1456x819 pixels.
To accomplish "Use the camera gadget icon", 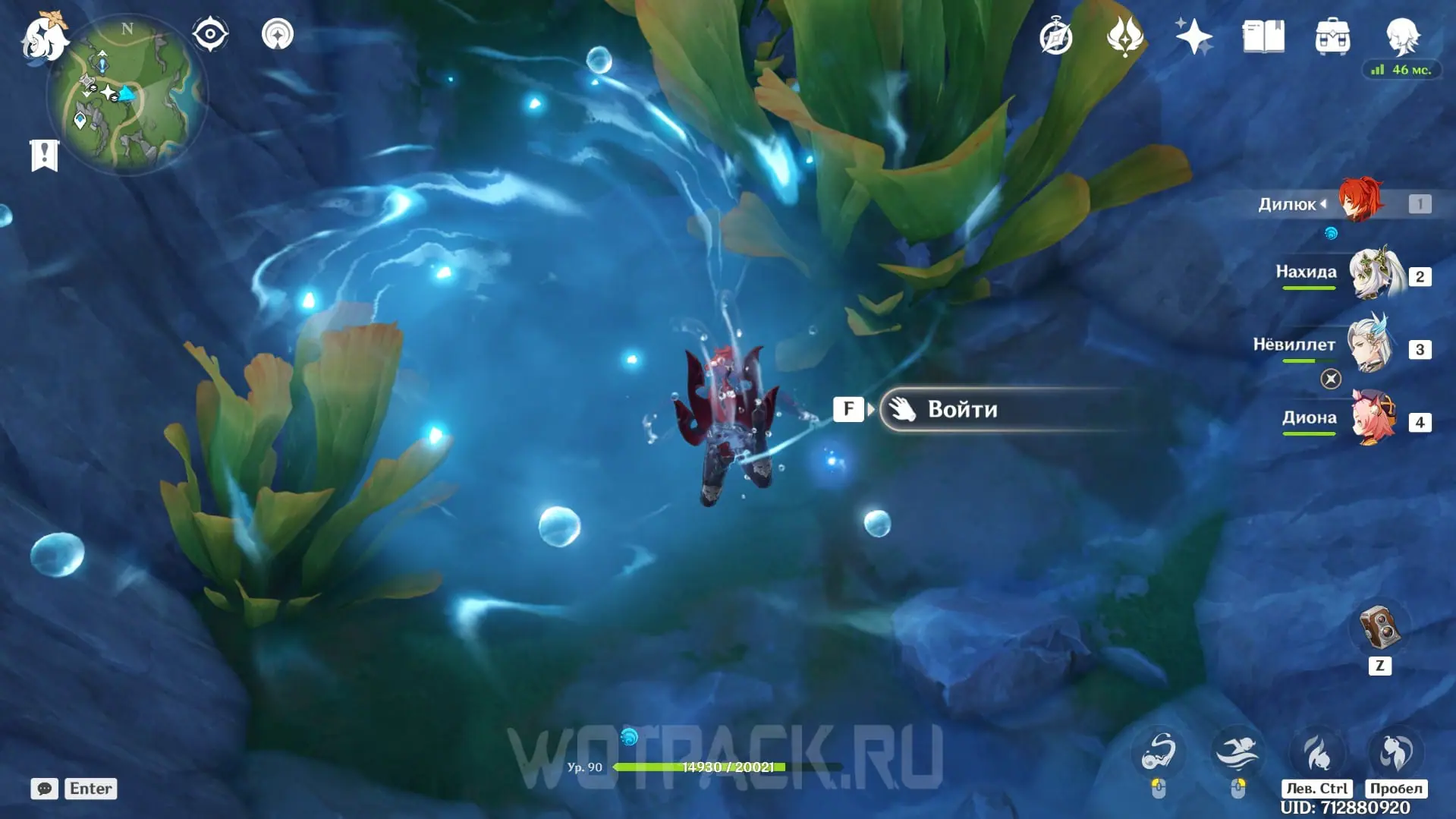I will (1379, 628).
